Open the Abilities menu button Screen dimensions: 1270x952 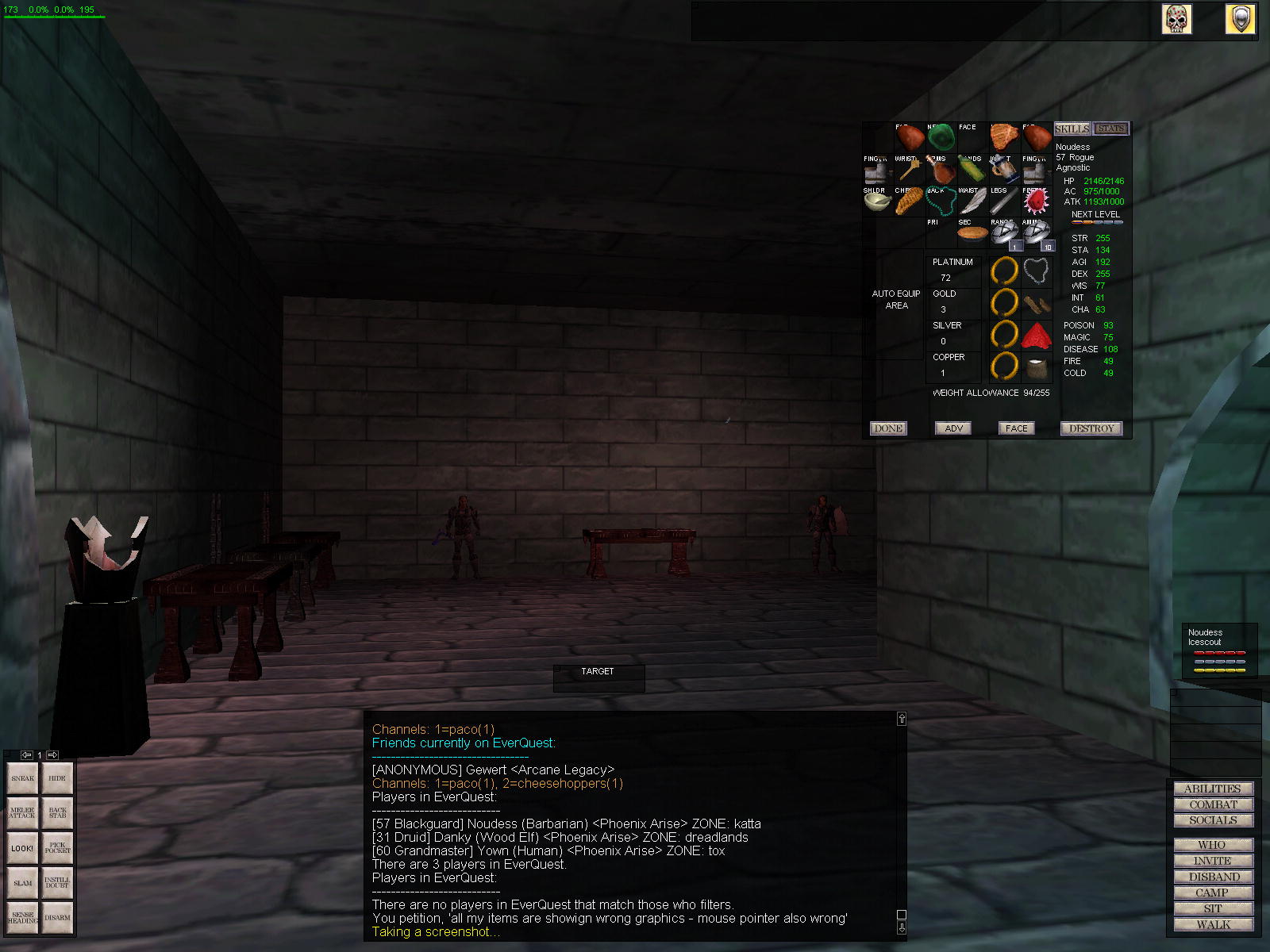[1212, 789]
